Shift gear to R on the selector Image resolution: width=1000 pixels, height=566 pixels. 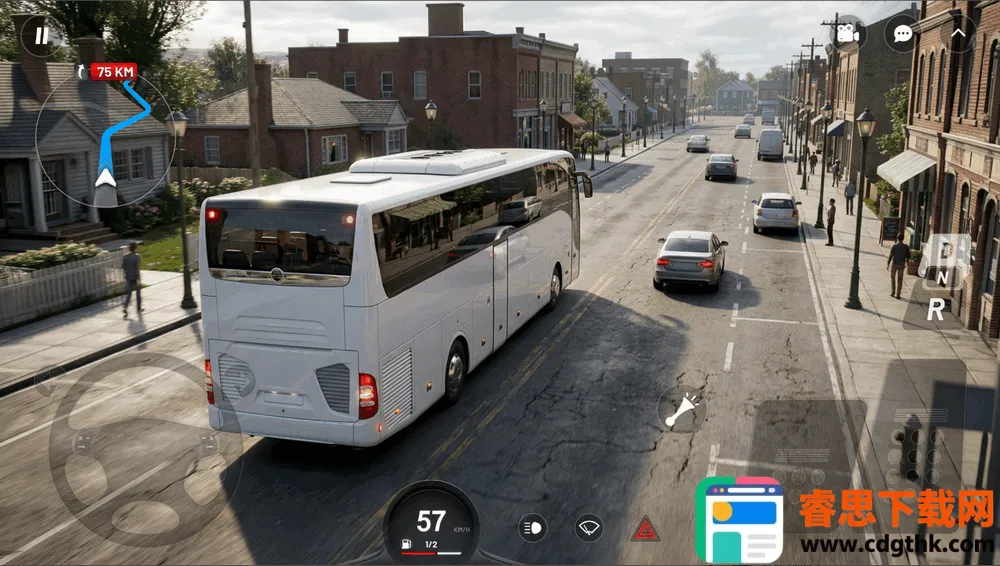tap(936, 311)
